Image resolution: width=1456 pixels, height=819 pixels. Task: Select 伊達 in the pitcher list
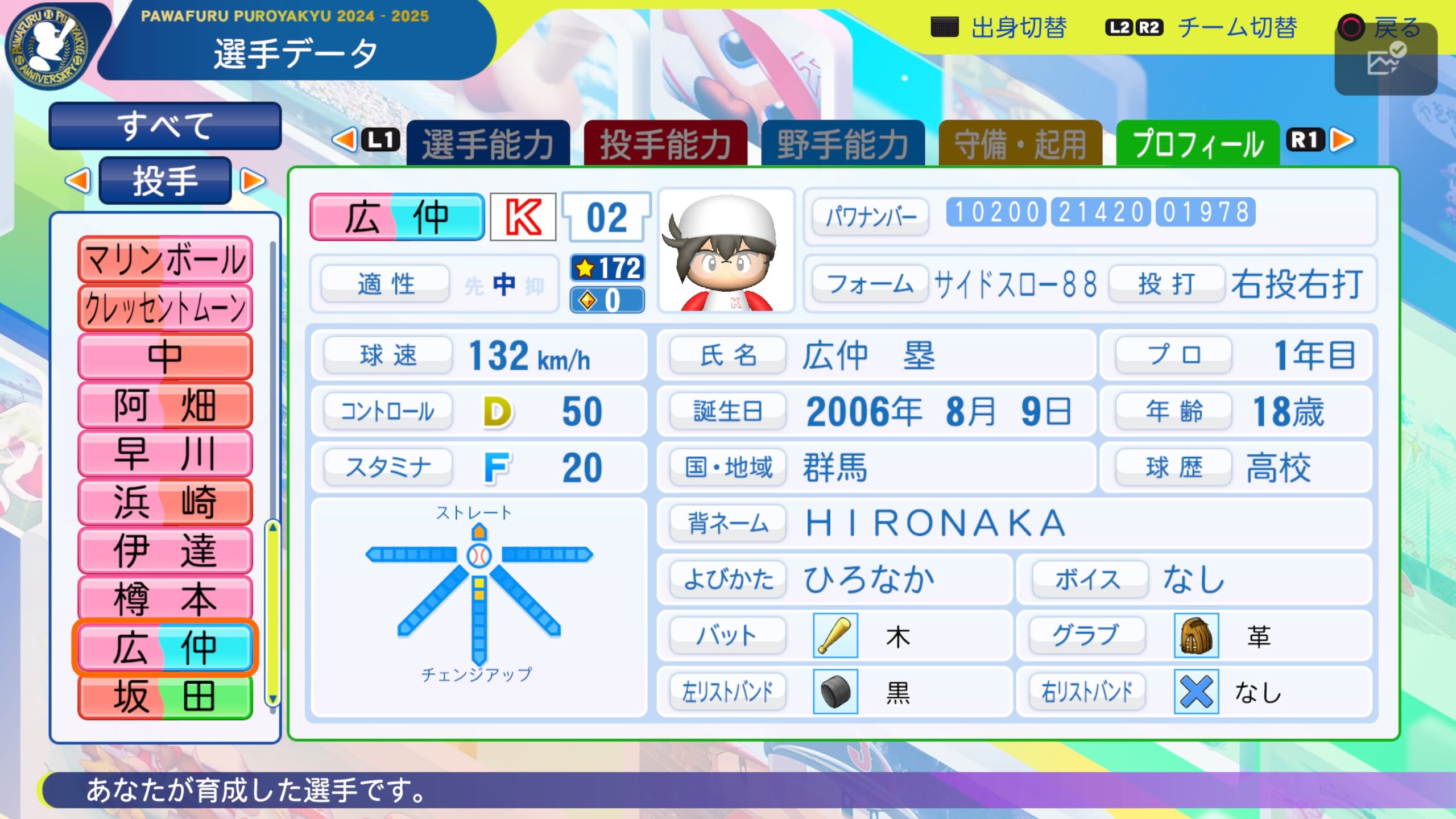coord(165,550)
